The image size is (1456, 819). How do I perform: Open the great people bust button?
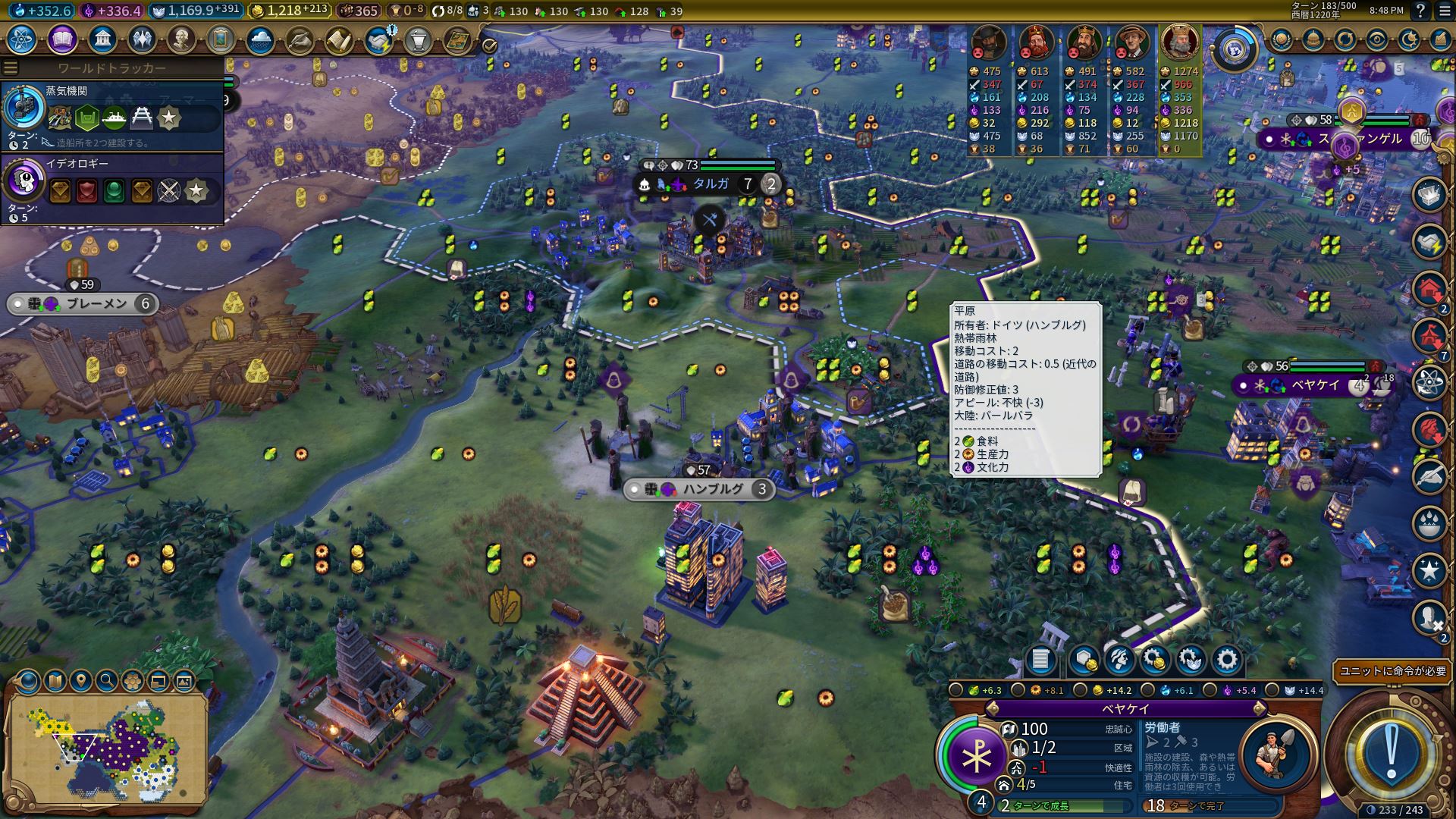click(x=181, y=39)
